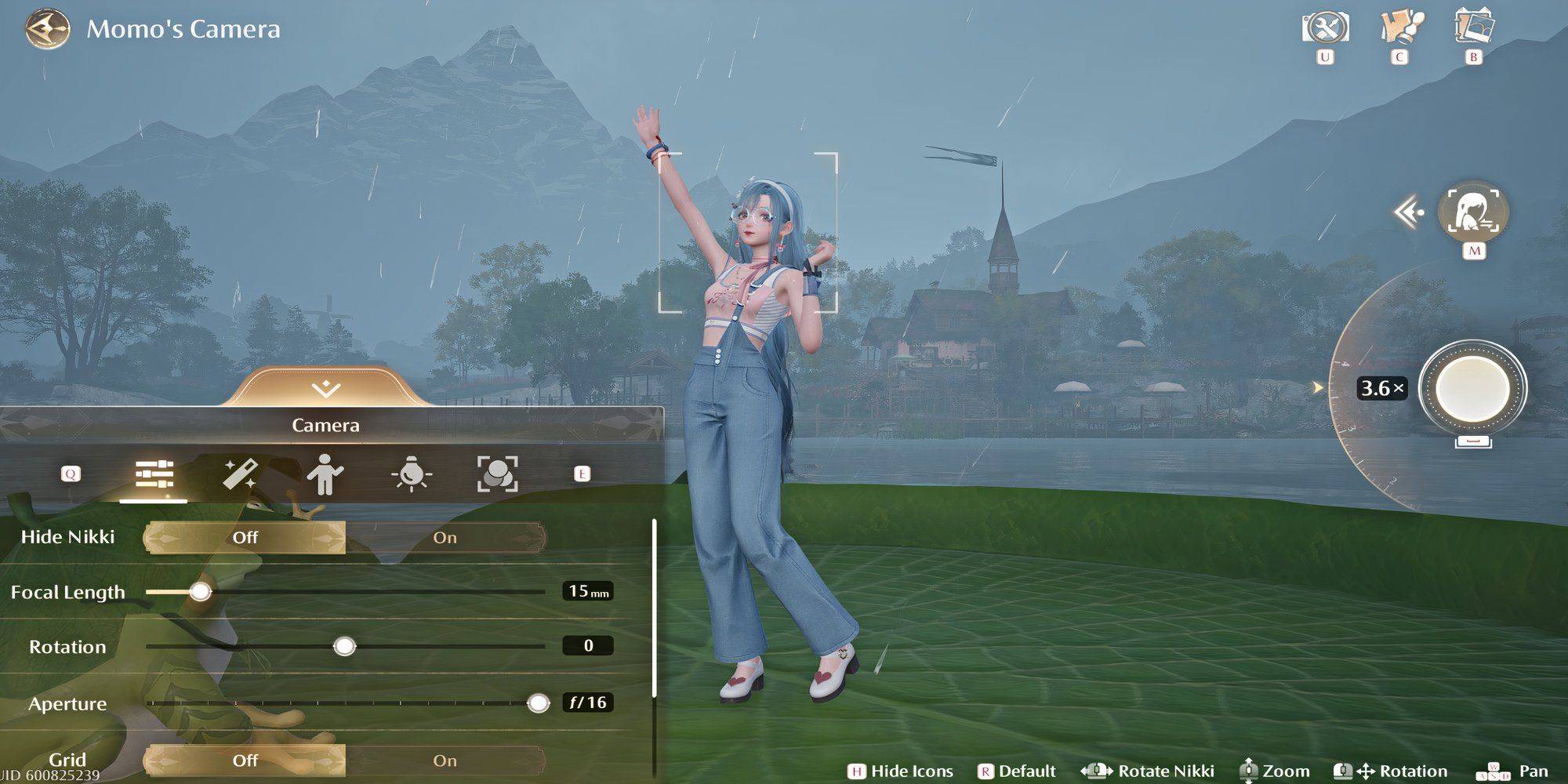Take a photo with the shutter button
This screenshot has width=1568, height=784.
(1472, 389)
